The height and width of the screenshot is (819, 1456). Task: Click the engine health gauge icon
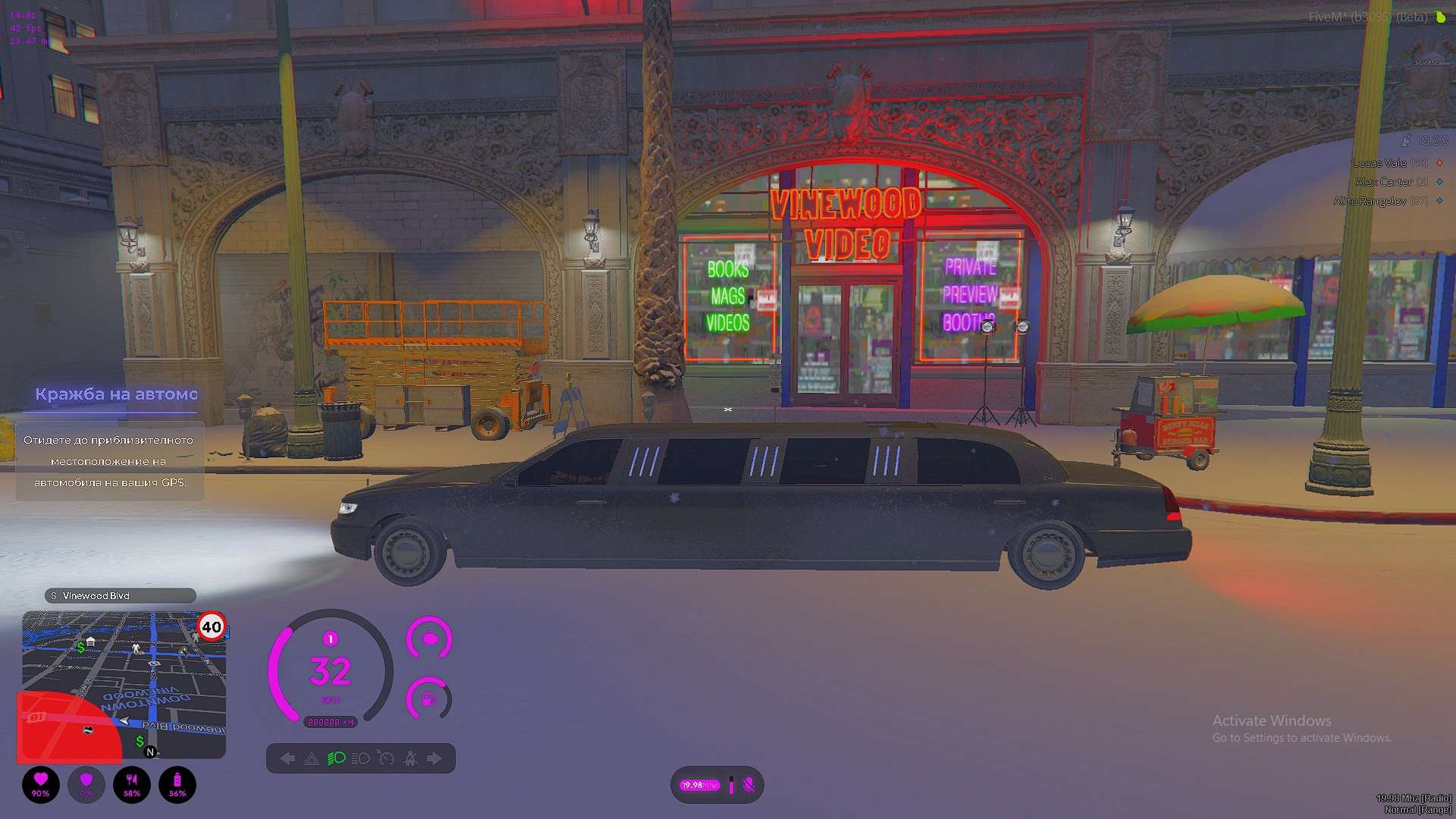(x=429, y=639)
